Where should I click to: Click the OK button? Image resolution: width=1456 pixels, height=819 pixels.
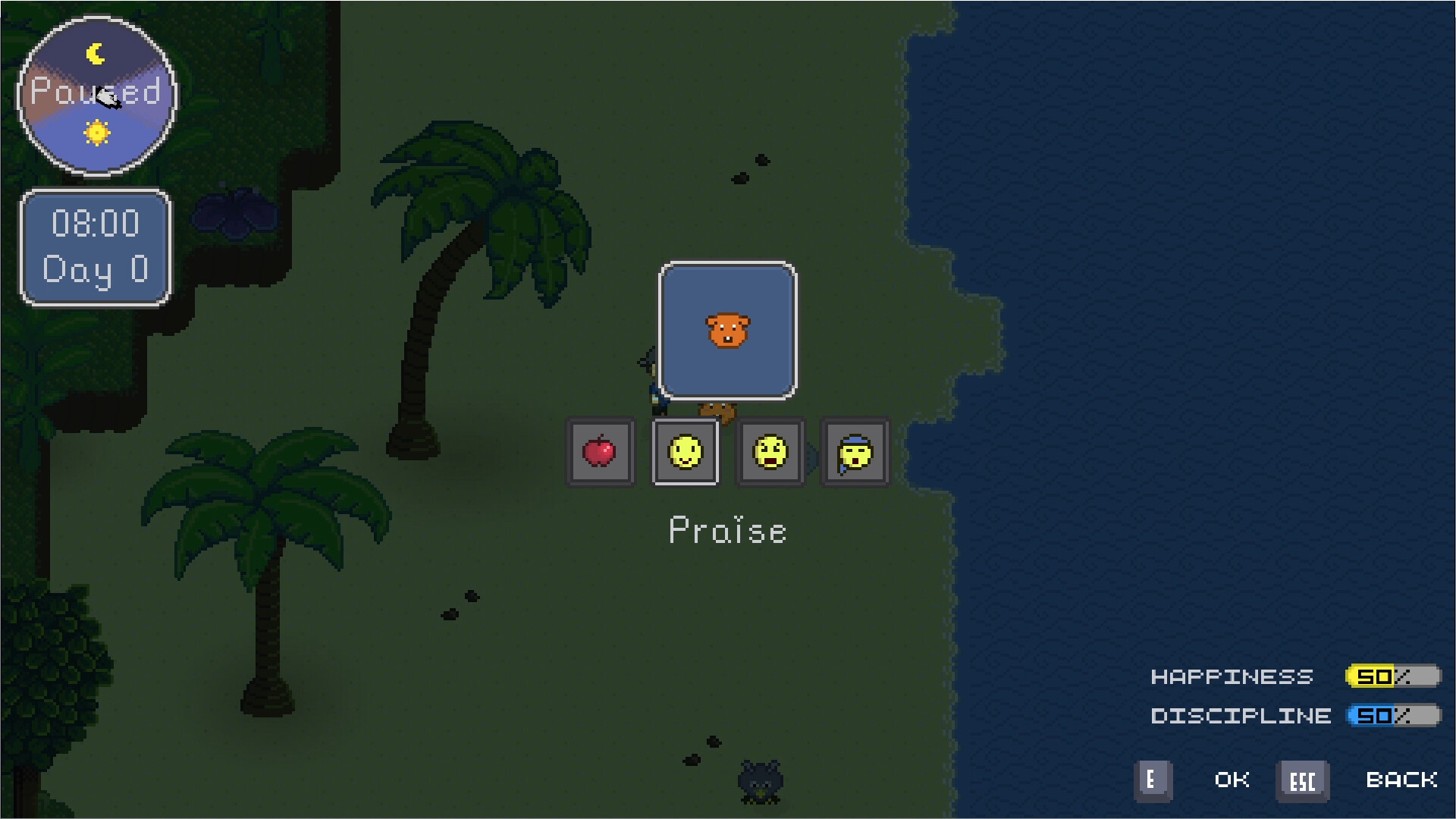tap(1232, 780)
